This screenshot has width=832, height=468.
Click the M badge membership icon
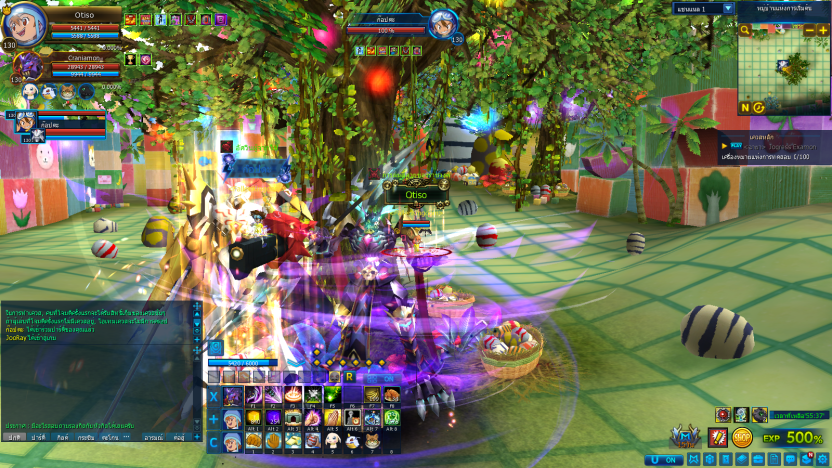coord(686,437)
